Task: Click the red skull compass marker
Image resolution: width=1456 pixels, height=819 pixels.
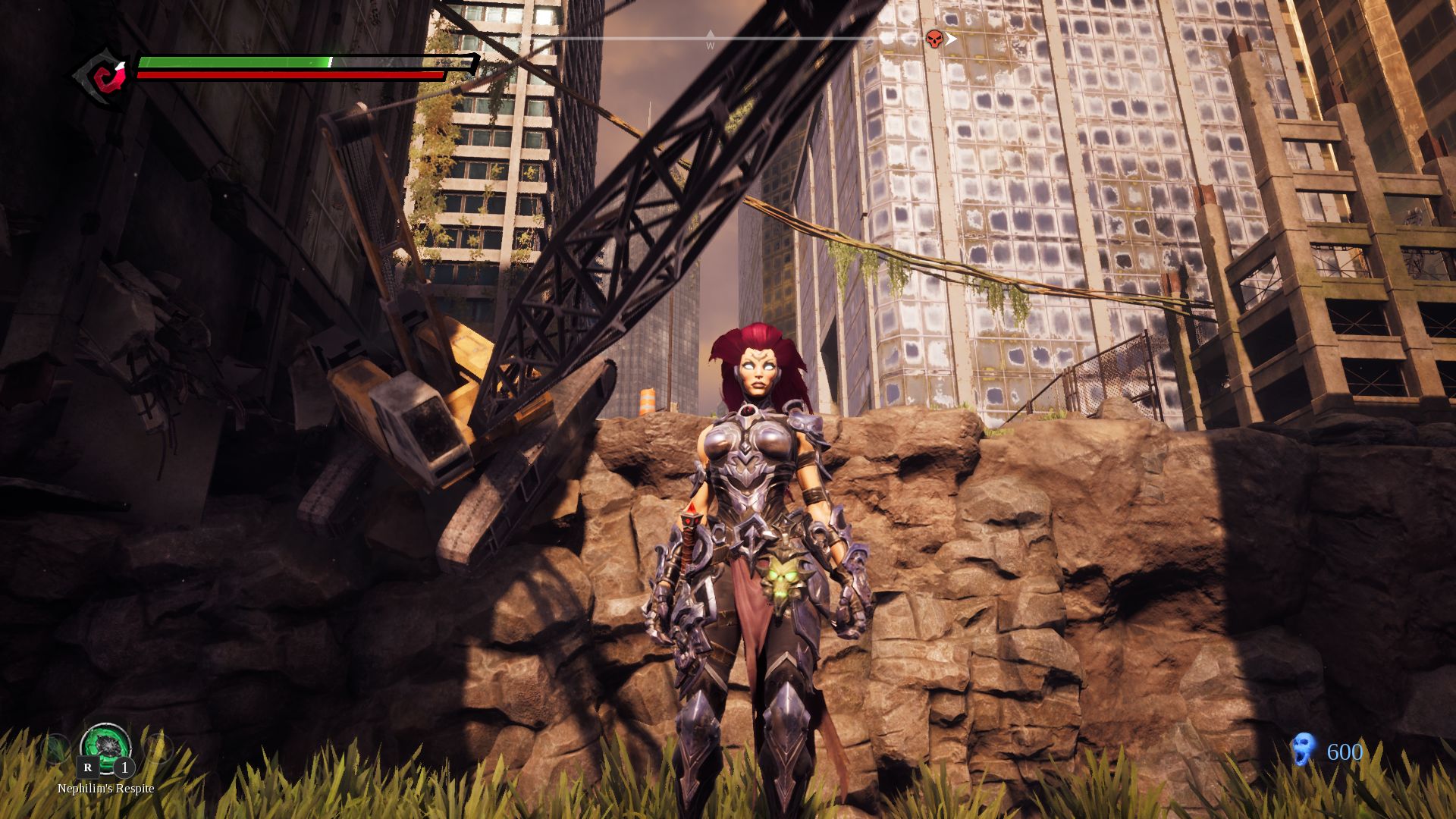Action: 934,39
